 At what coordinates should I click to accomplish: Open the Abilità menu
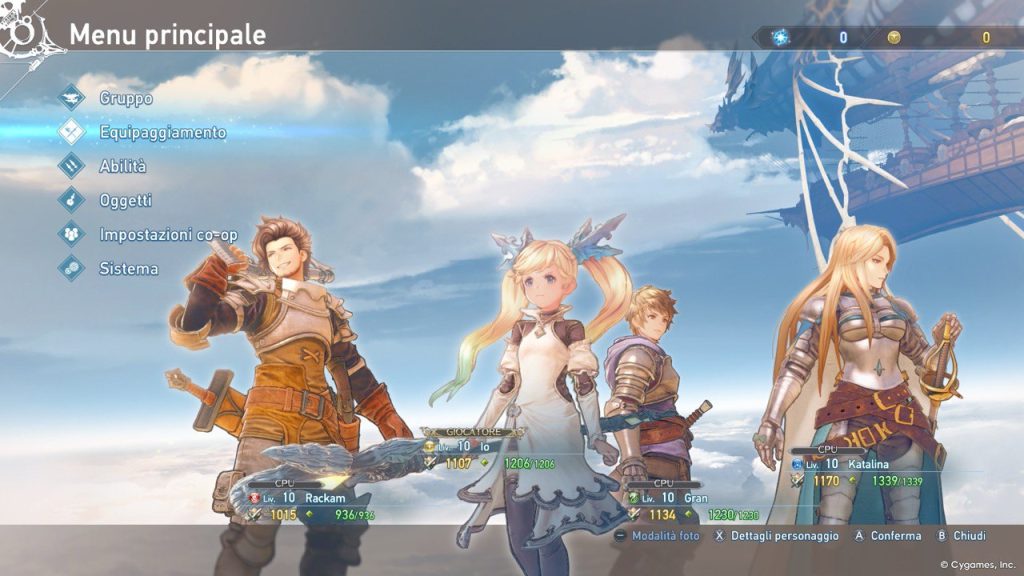tap(122, 166)
